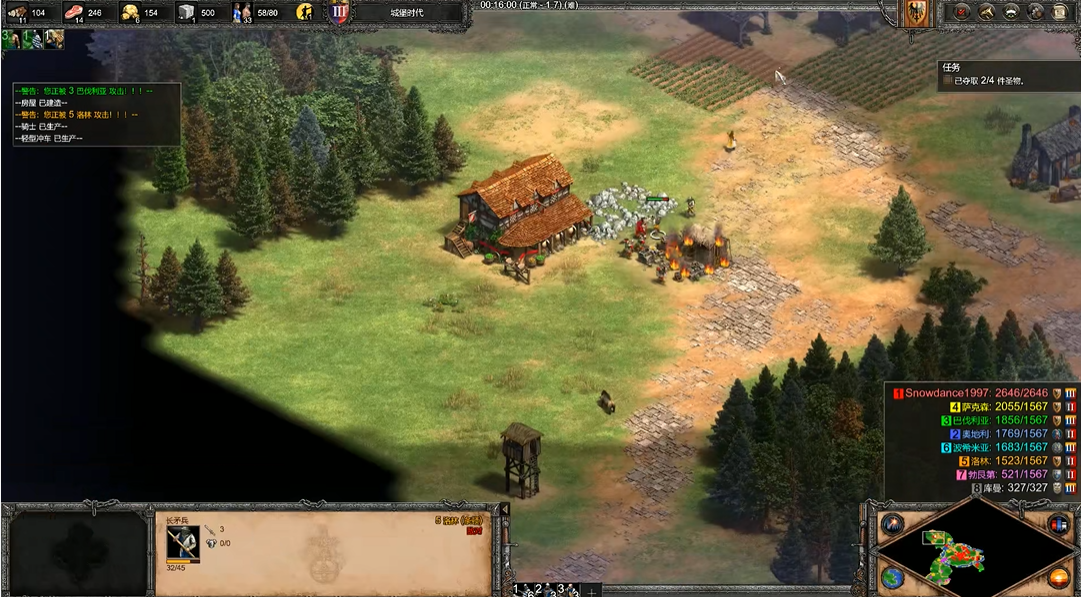Open the main menu scroll button
The height and width of the screenshot is (597, 1081).
click(x=1060, y=12)
